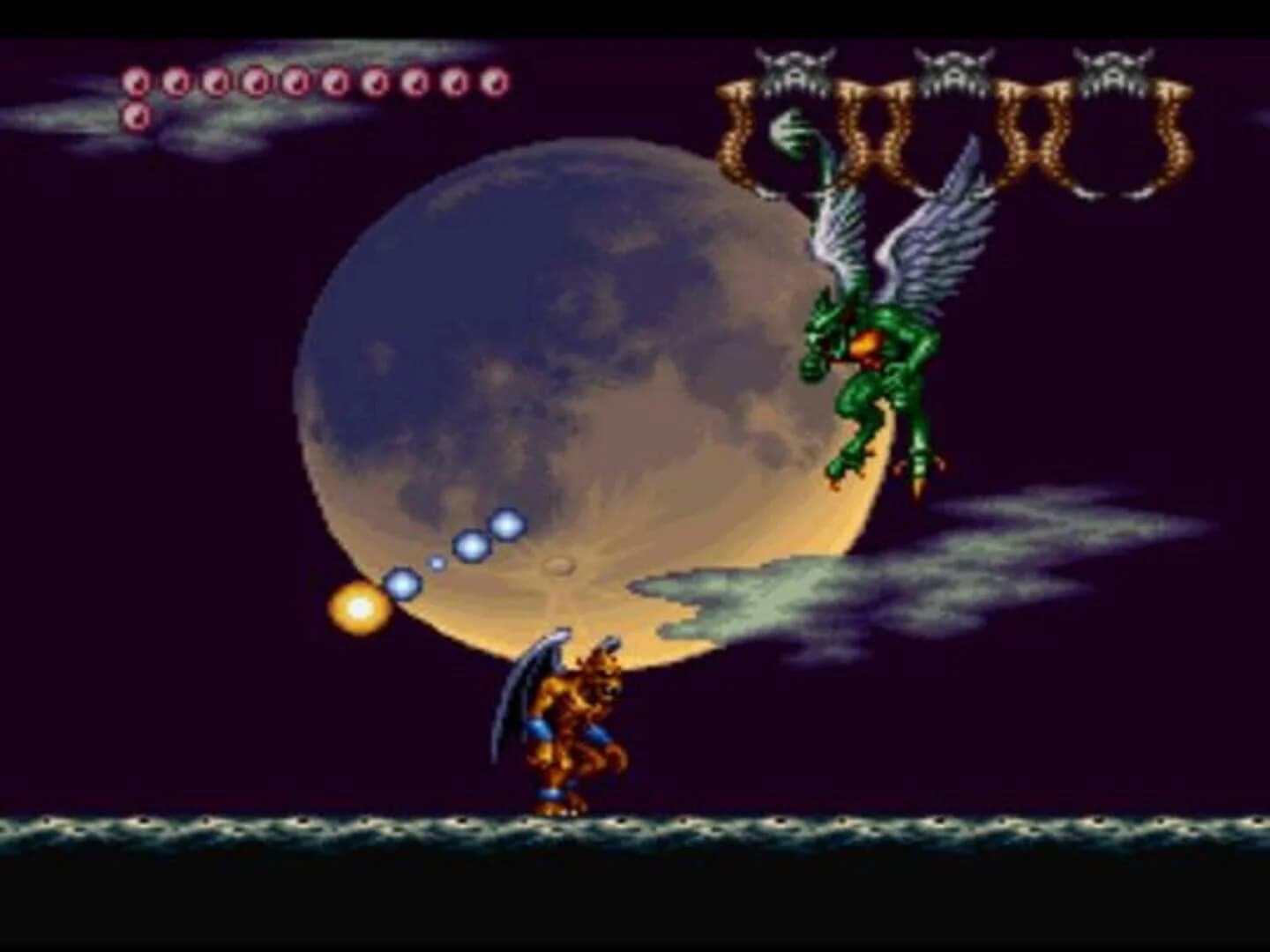
Task: Click the rightmost health orb in the top row
Action: click(x=490, y=79)
